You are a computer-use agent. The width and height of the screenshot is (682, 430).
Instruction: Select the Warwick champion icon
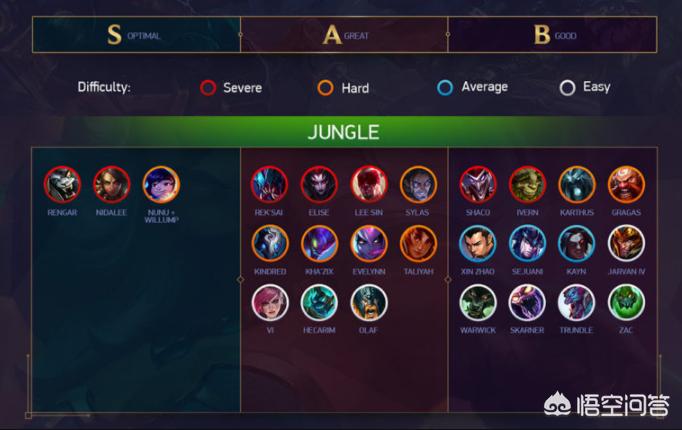[478, 302]
